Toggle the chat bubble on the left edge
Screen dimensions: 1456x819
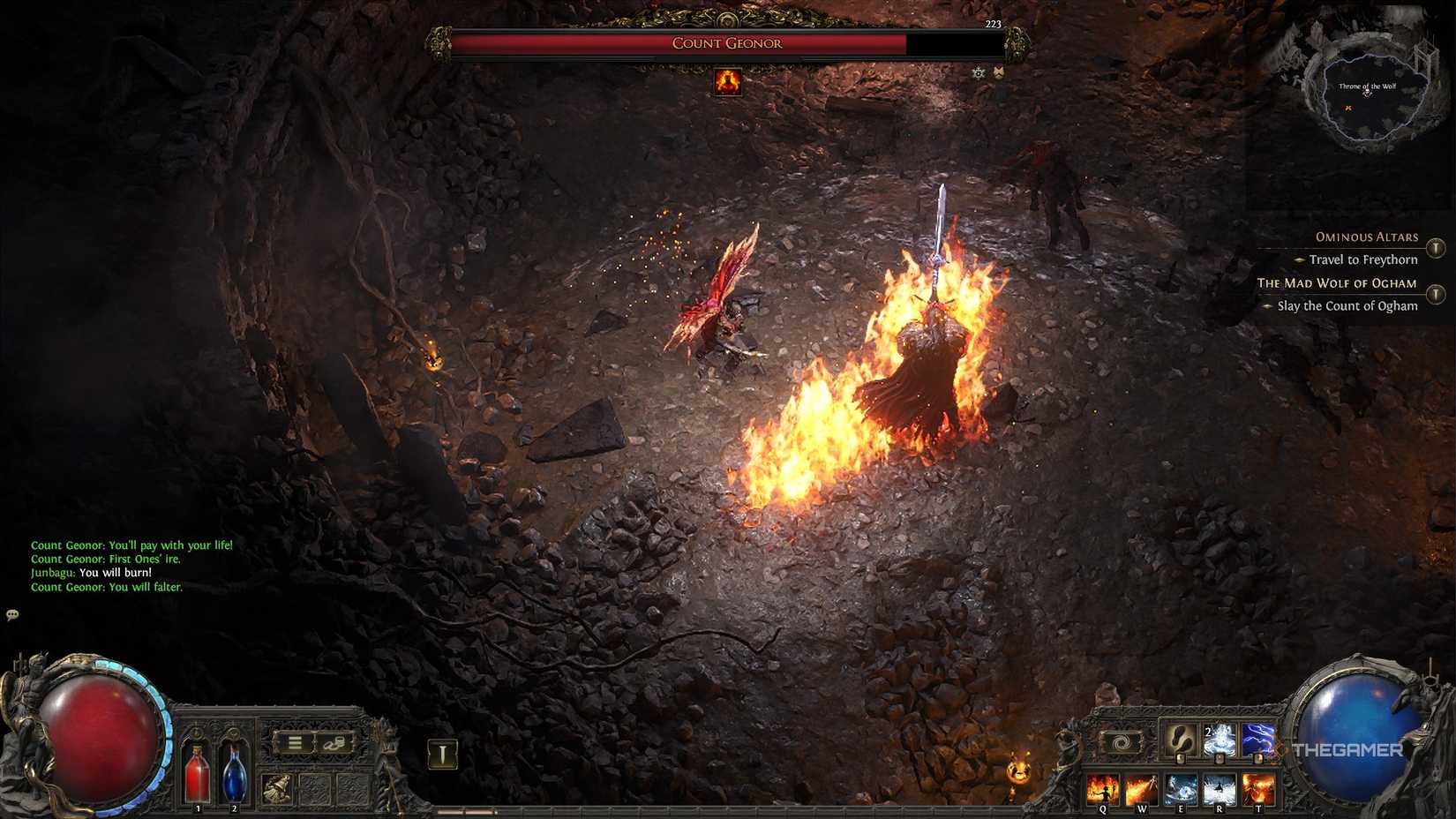12,616
